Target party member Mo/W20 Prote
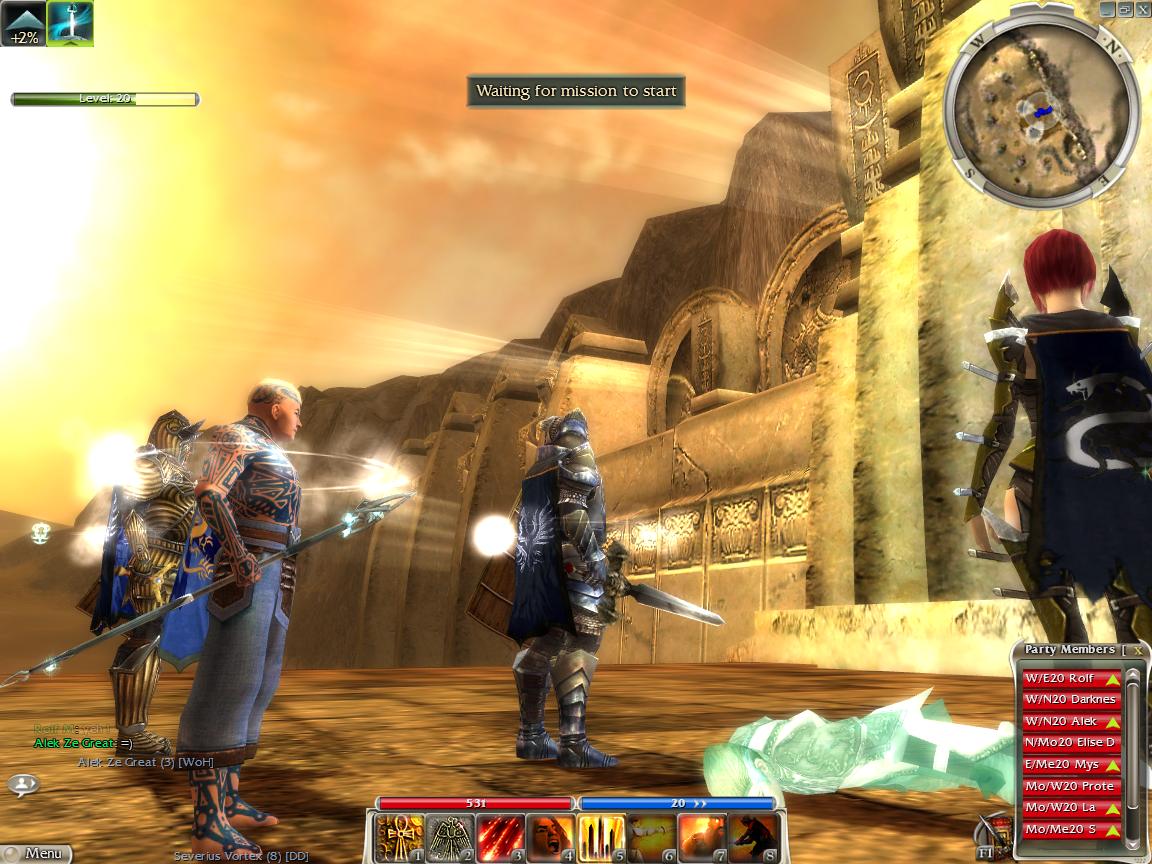Screen dimensions: 1152x864 coord(1070,787)
